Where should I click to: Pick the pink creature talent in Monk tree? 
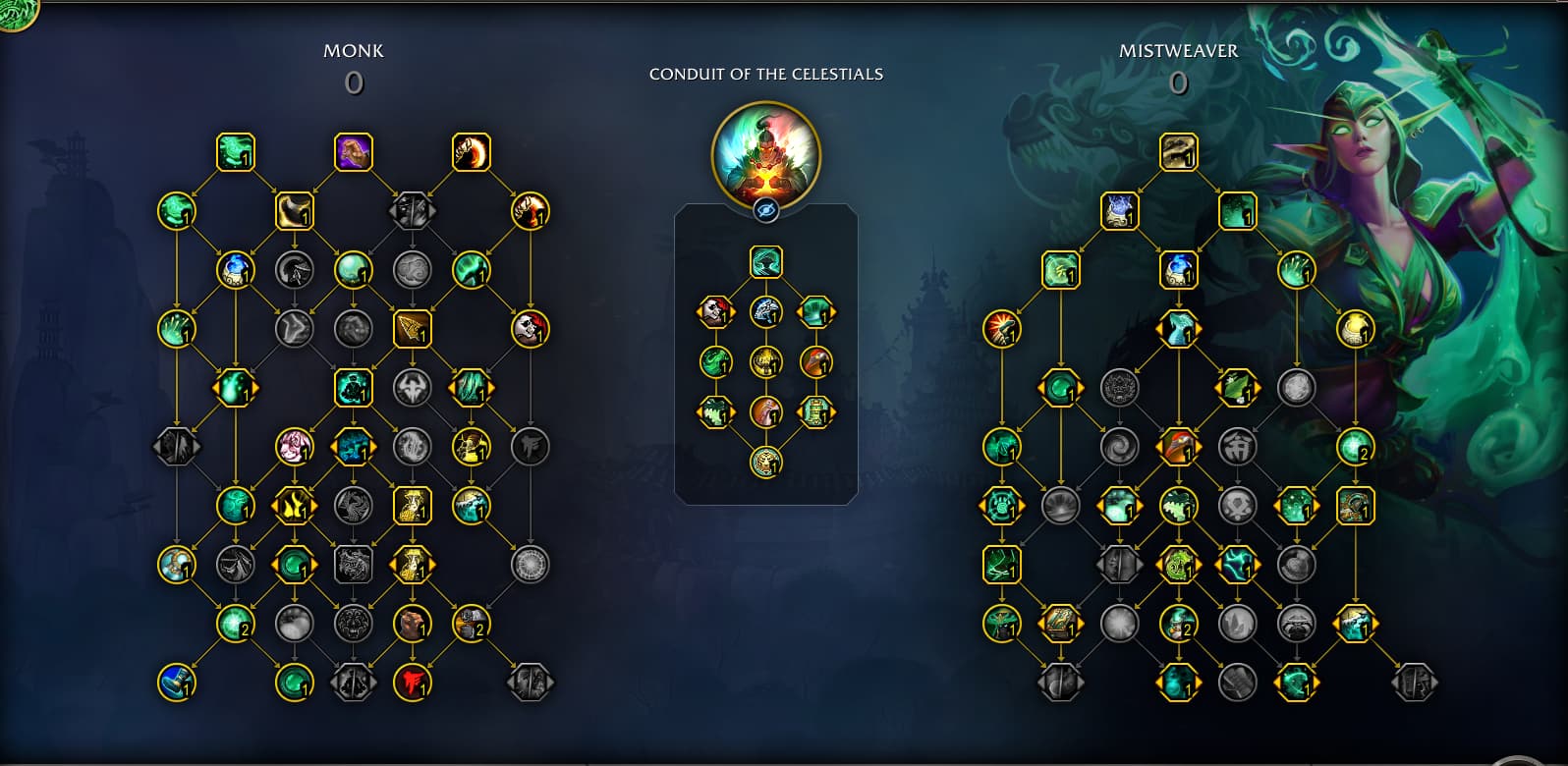tap(294, 447)
